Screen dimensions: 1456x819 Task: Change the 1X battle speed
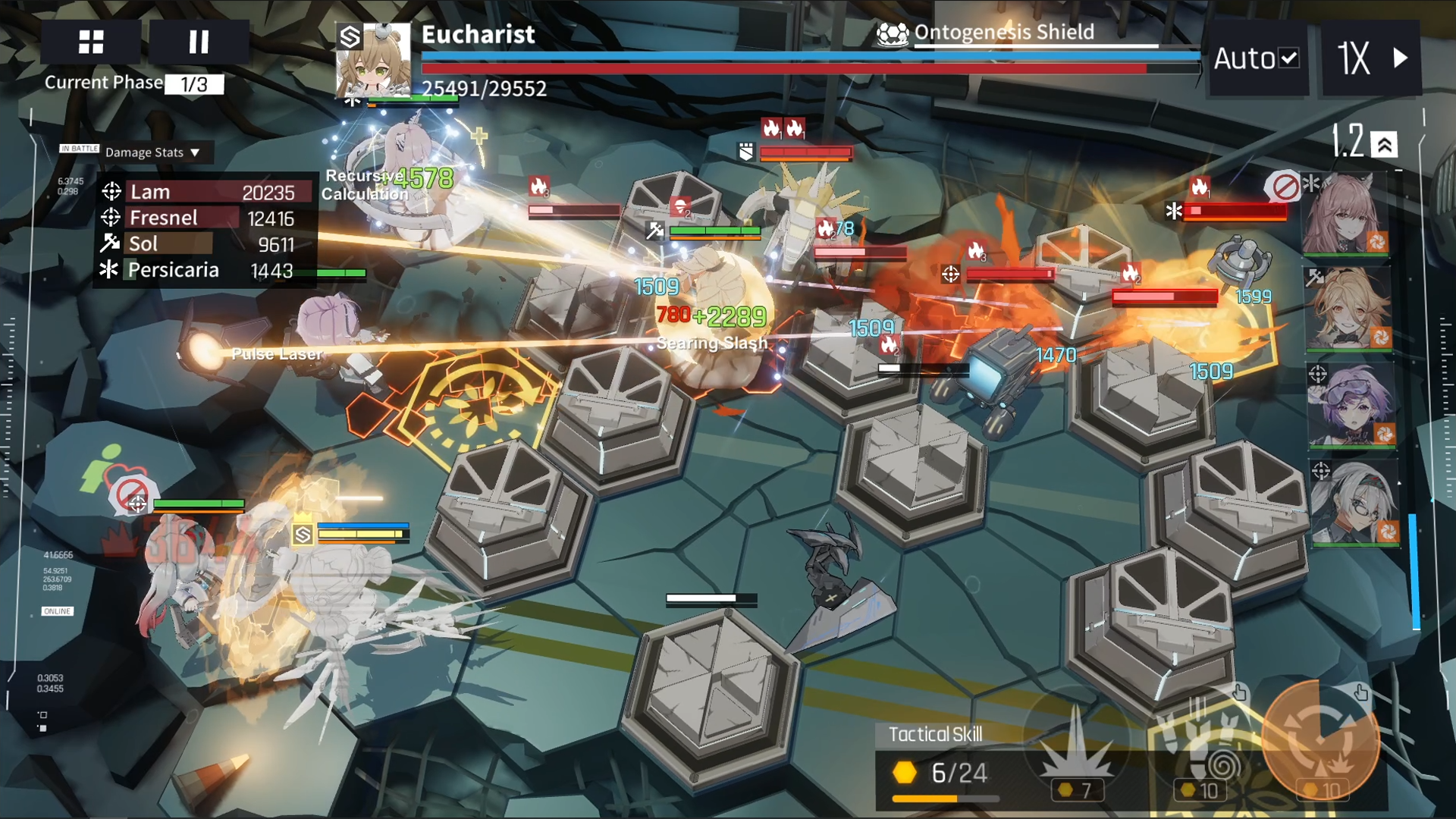[x=1371, y=58]
